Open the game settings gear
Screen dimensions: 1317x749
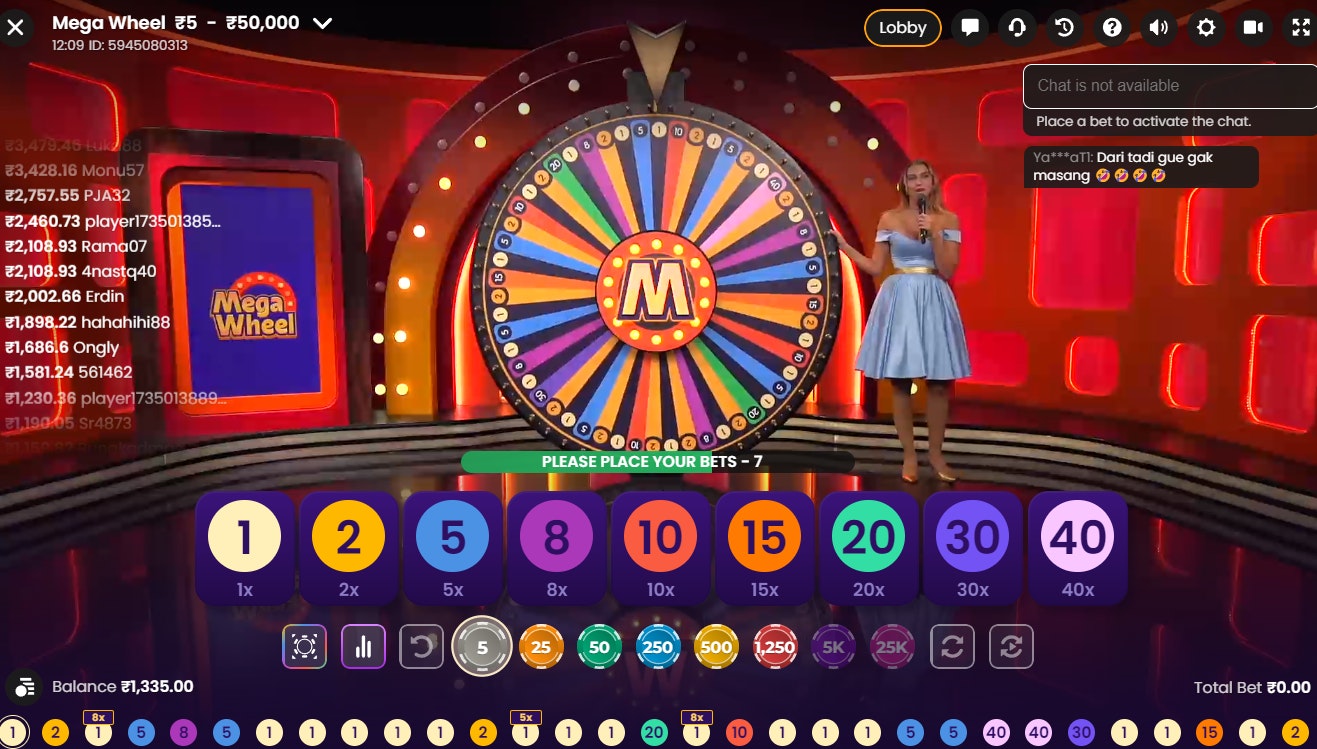(1206, 27)
